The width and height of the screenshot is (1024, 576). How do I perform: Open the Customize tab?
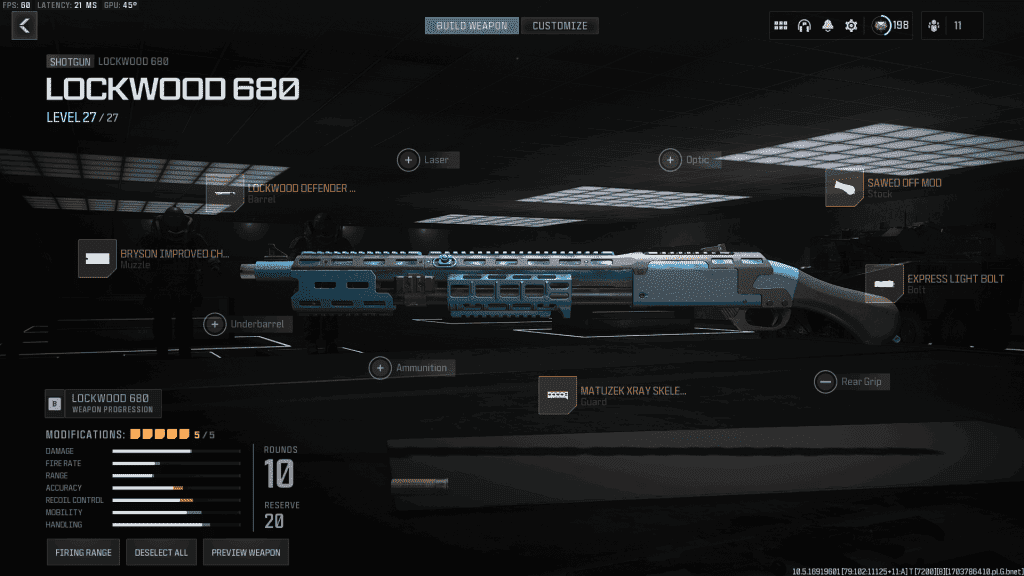click(559, 25)
